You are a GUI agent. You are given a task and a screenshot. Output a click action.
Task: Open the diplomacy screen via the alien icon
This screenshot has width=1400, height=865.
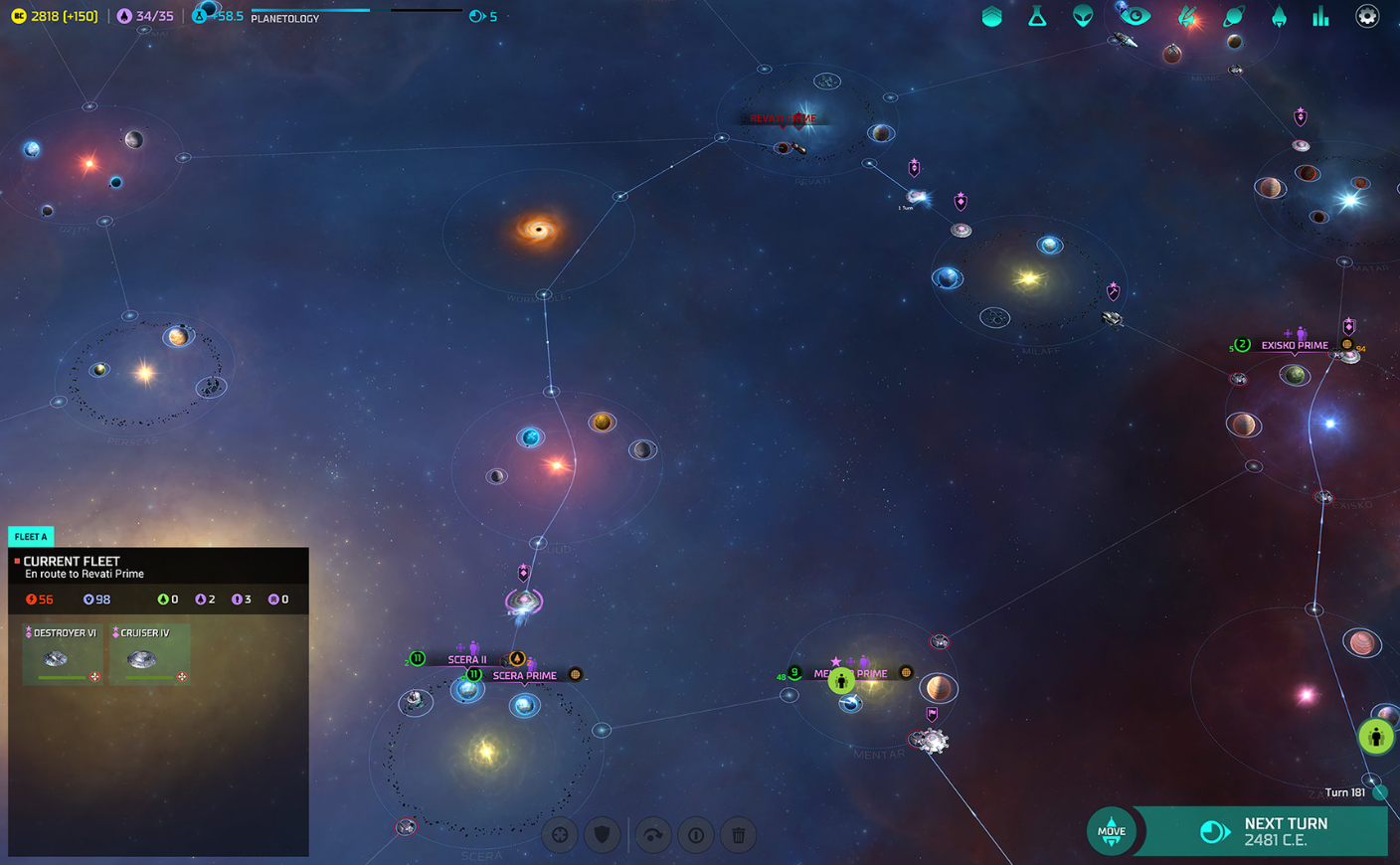tap(1084, 16)
